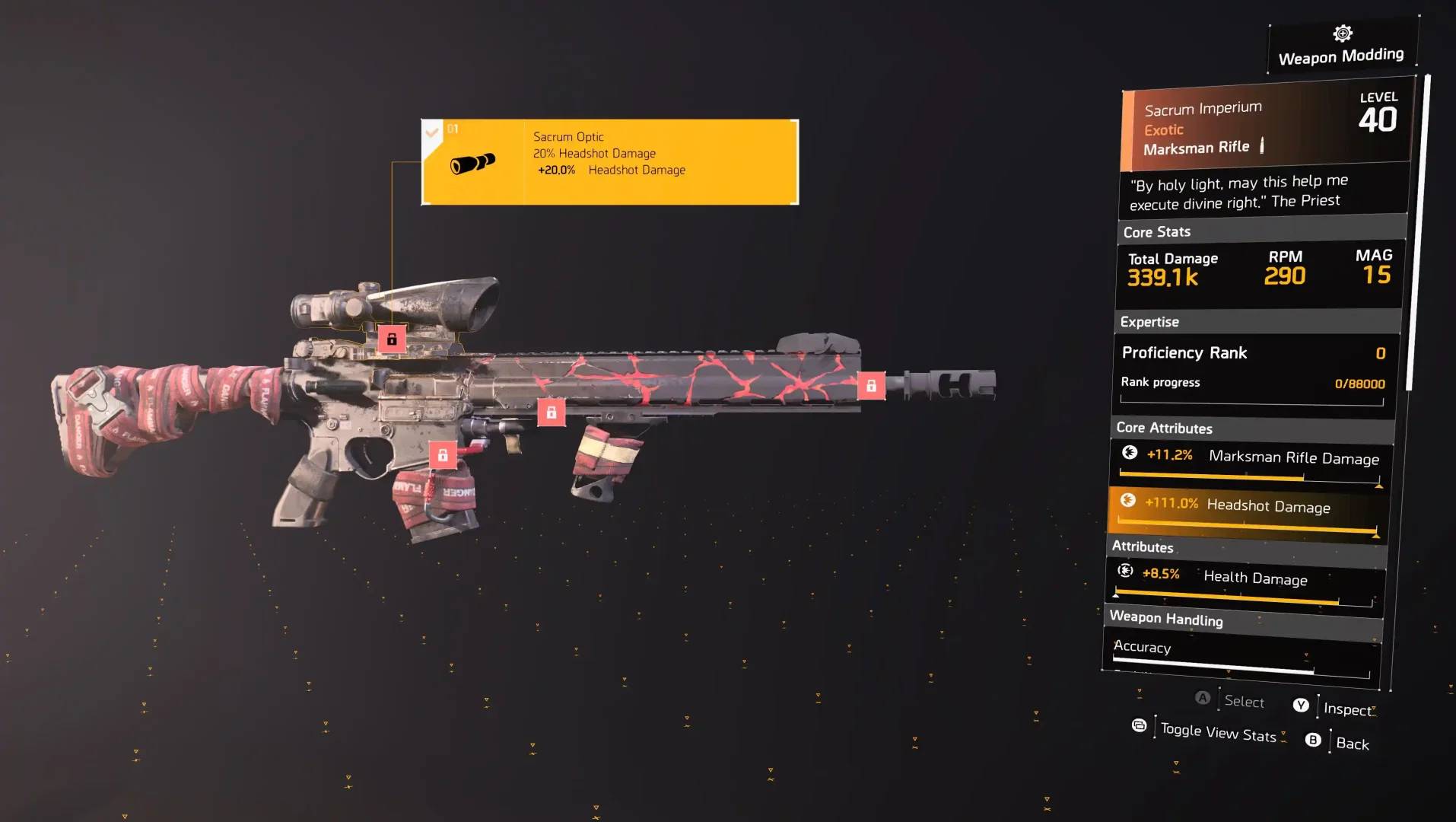Click Toggle View Stats
This screenshot has height=822, width=1456.
click(x=1217, y=732)
